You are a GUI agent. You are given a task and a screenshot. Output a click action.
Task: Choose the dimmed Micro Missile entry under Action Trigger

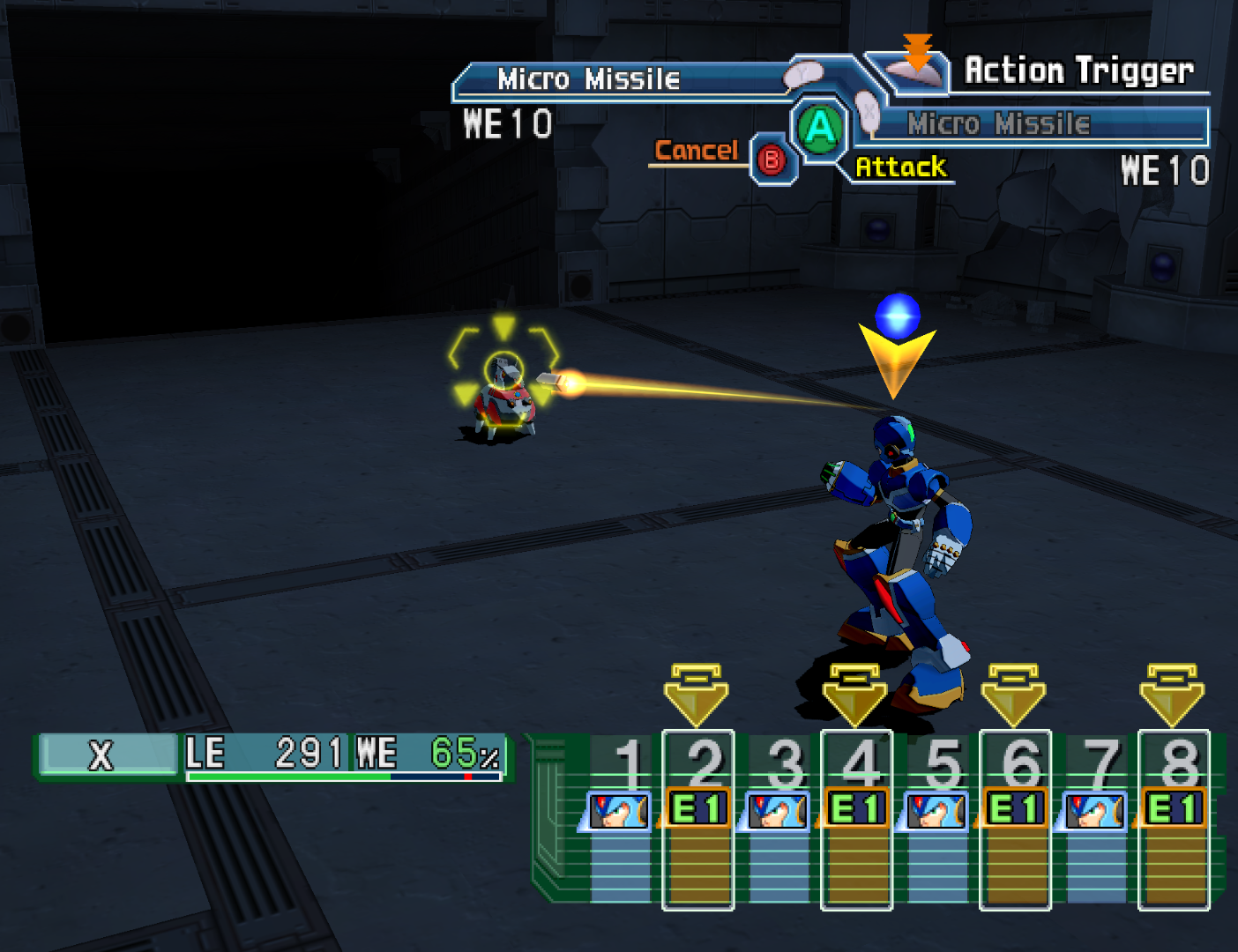pos(998,124)
